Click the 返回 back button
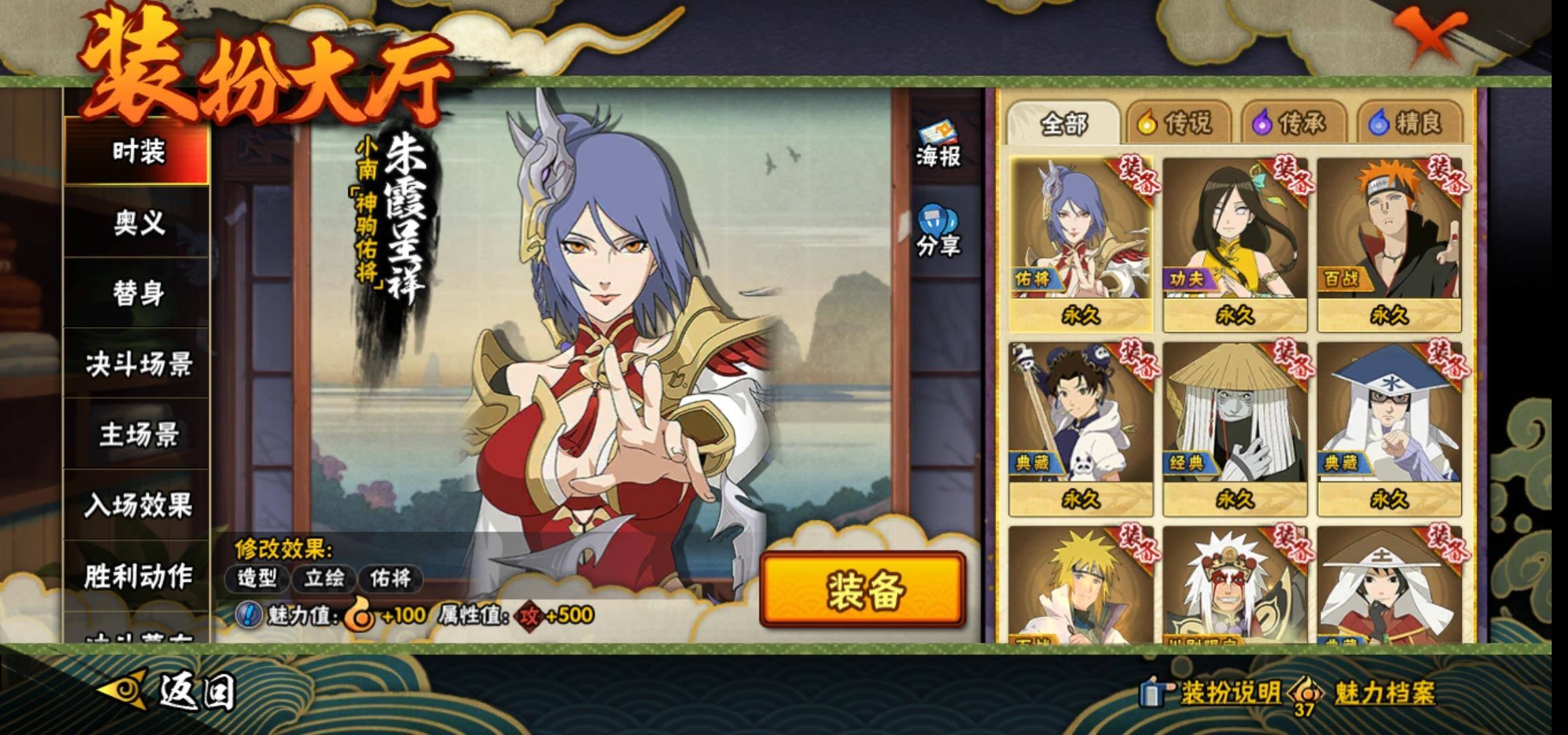Screen dimensions: 1568x735 (x=170, y=691)
